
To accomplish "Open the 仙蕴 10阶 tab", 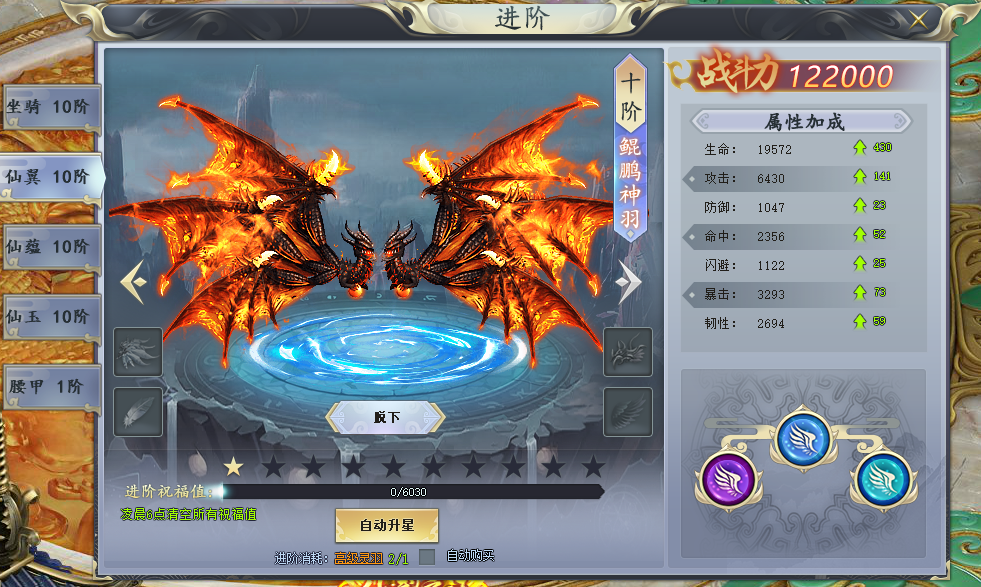I will tap(49, 247).
